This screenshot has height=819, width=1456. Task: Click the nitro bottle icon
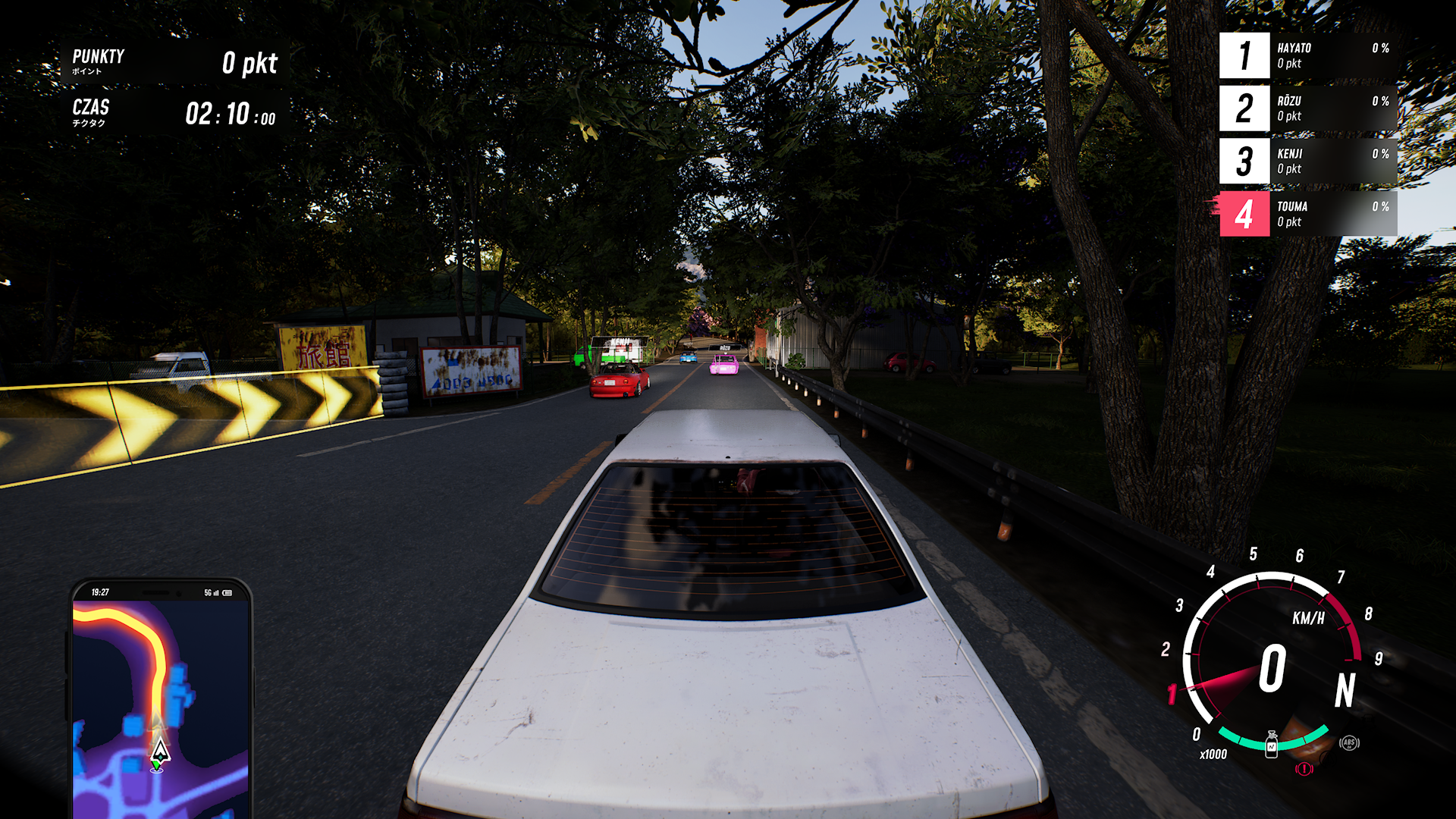pyautogui.click(x=1272, y=745)
